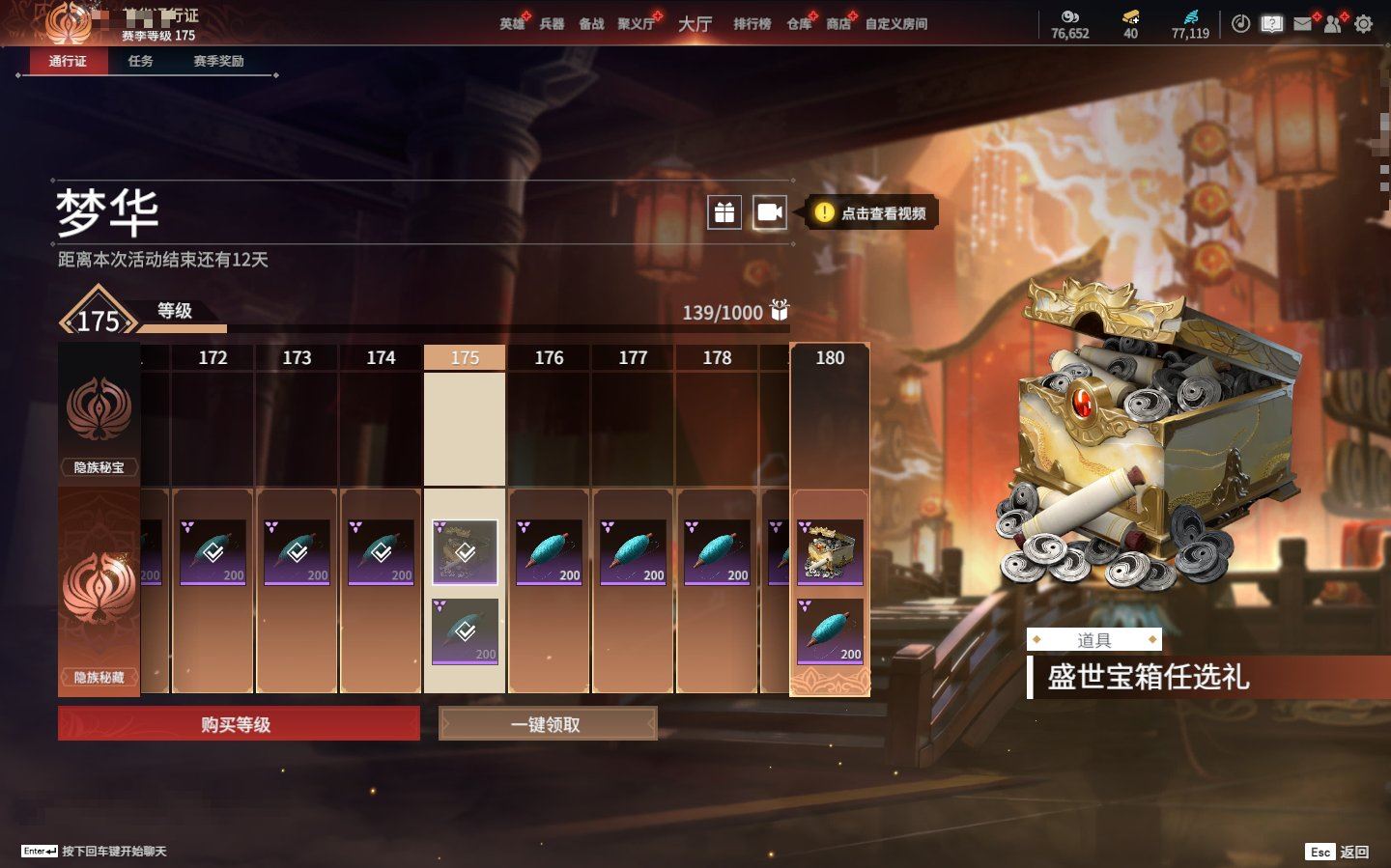
Task: Click the gift box icon button
Action: click(x=724, y=212)
